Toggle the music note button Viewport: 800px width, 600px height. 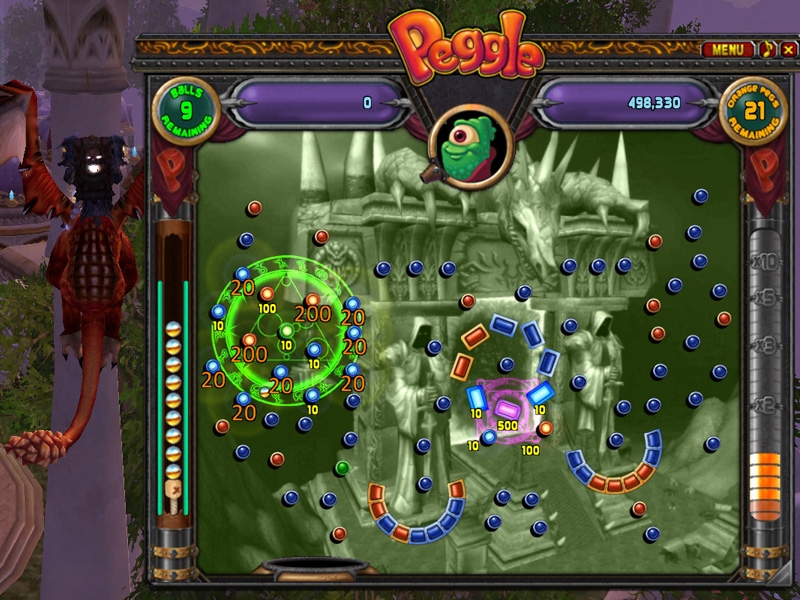tap(767, 49)
